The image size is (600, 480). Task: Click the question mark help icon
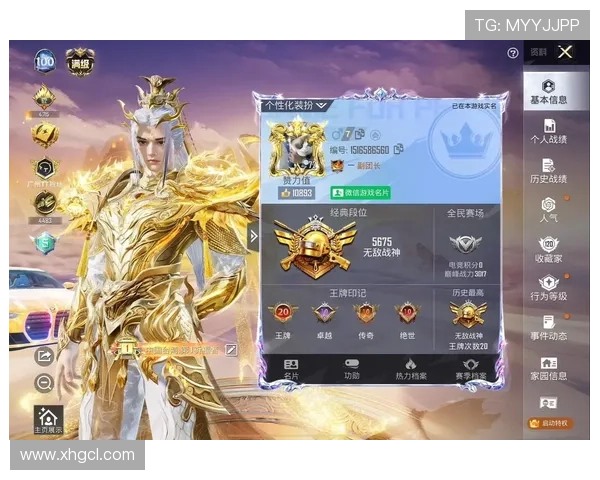pyautogui.click(x=513, y=53)
